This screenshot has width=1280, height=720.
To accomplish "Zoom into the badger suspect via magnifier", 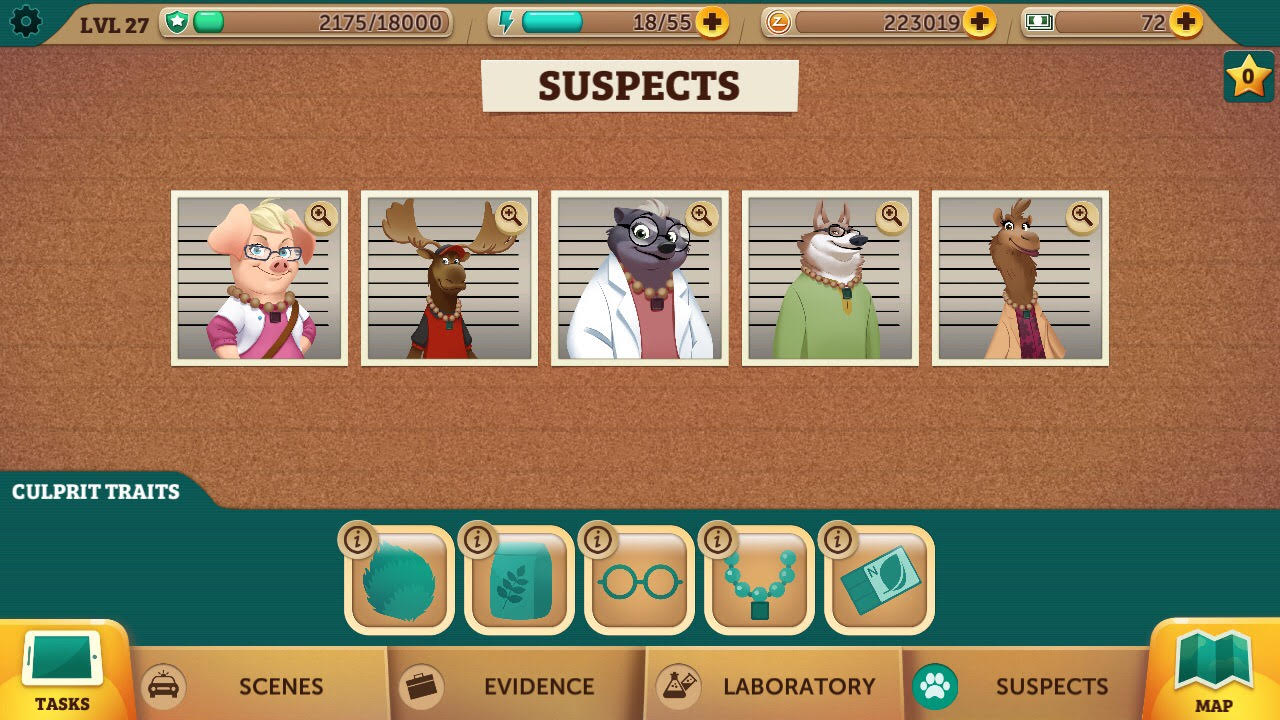I will [x=700, y=218].
